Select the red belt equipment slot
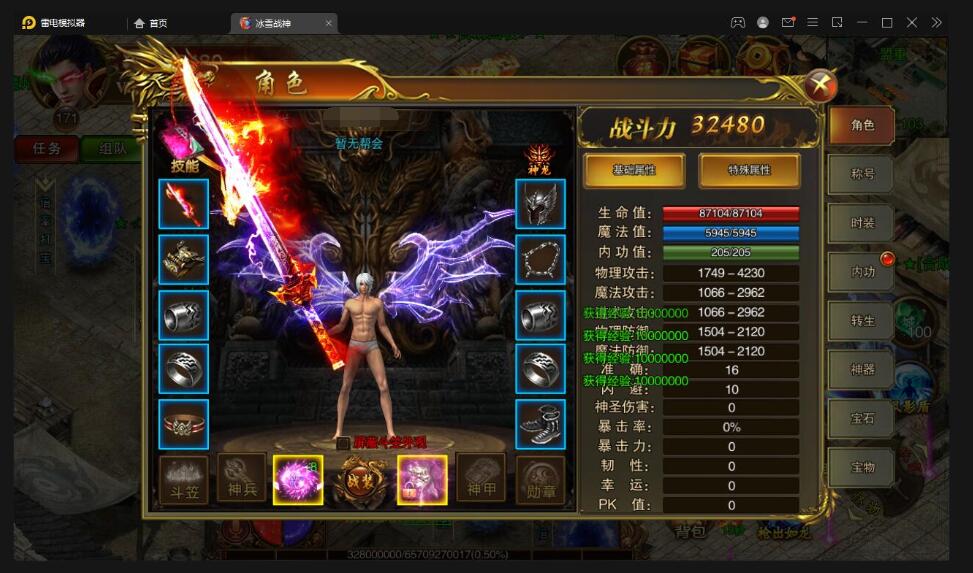The height and width of the screenshot is (573, 973). click(184, 424)
